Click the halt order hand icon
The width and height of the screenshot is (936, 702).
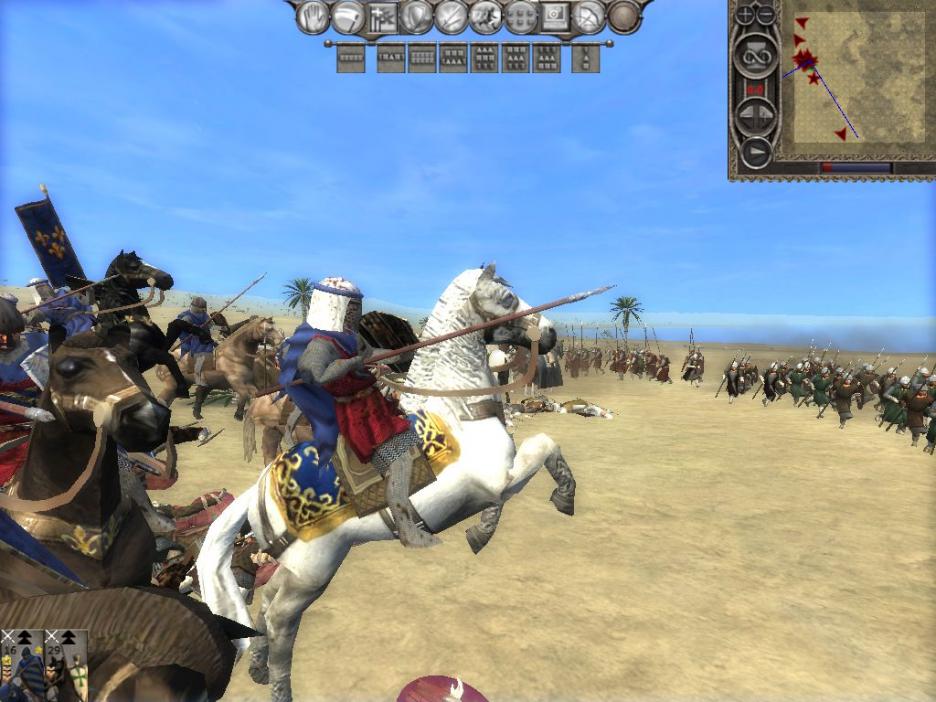coord(314,17)
